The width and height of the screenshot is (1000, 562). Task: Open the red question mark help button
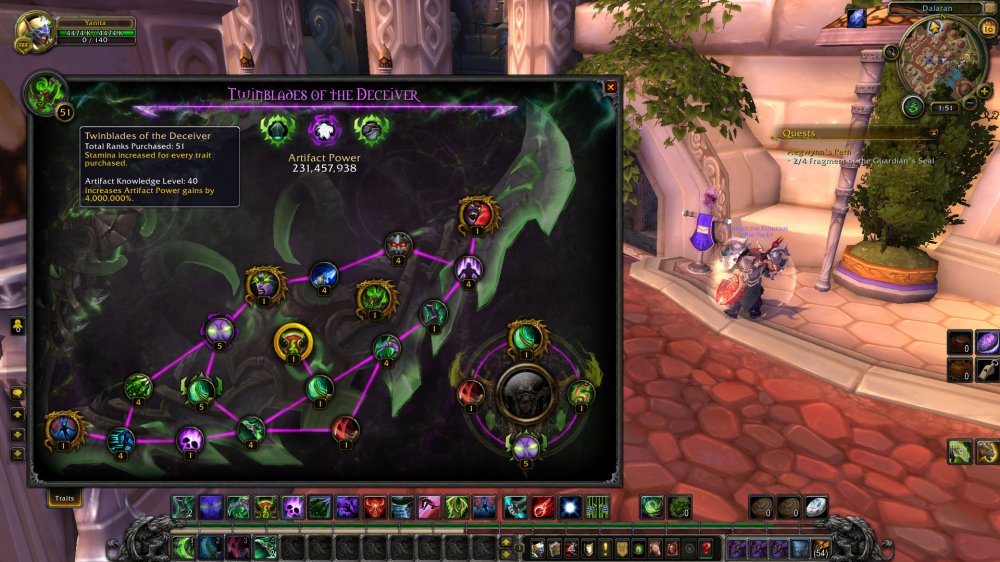pos(706,548)
